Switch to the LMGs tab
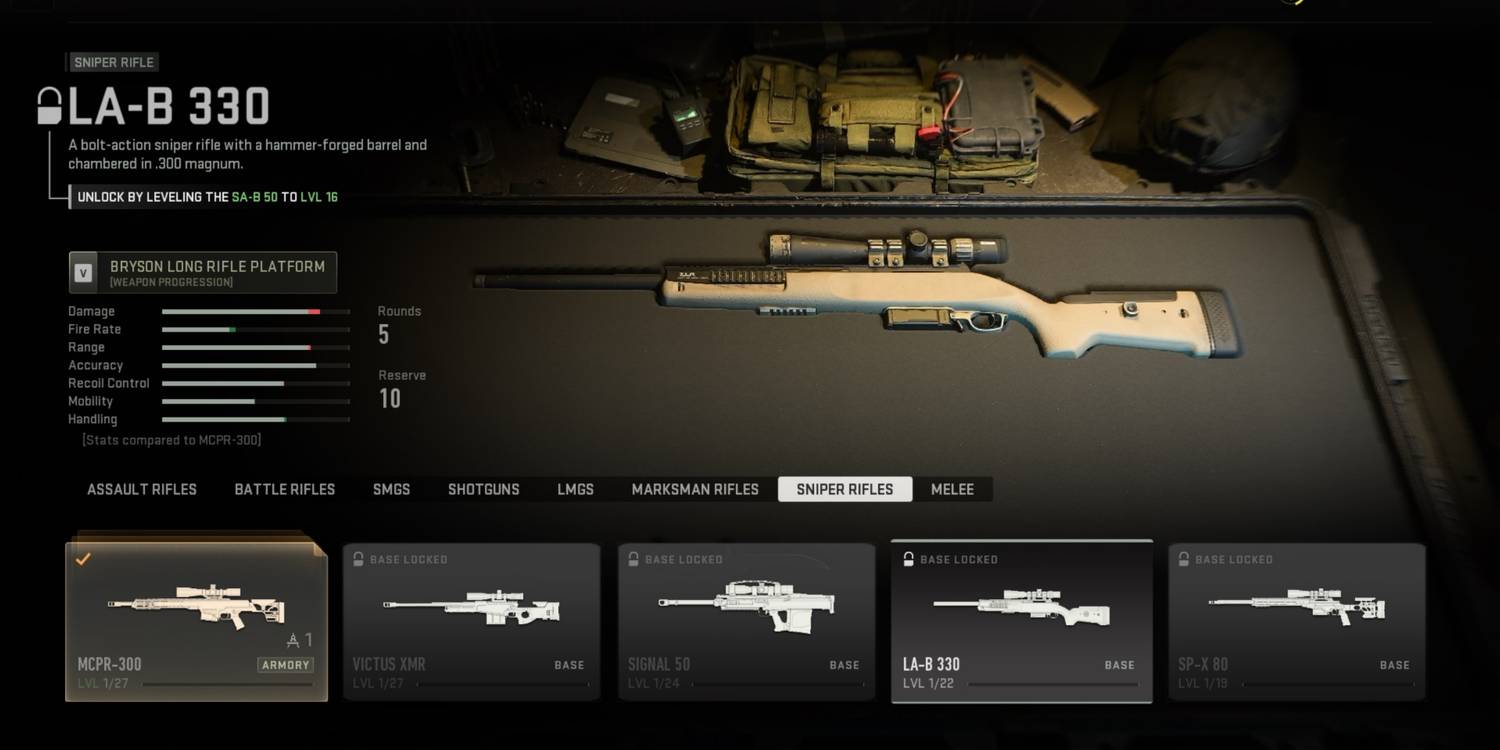 pos(575,489)
